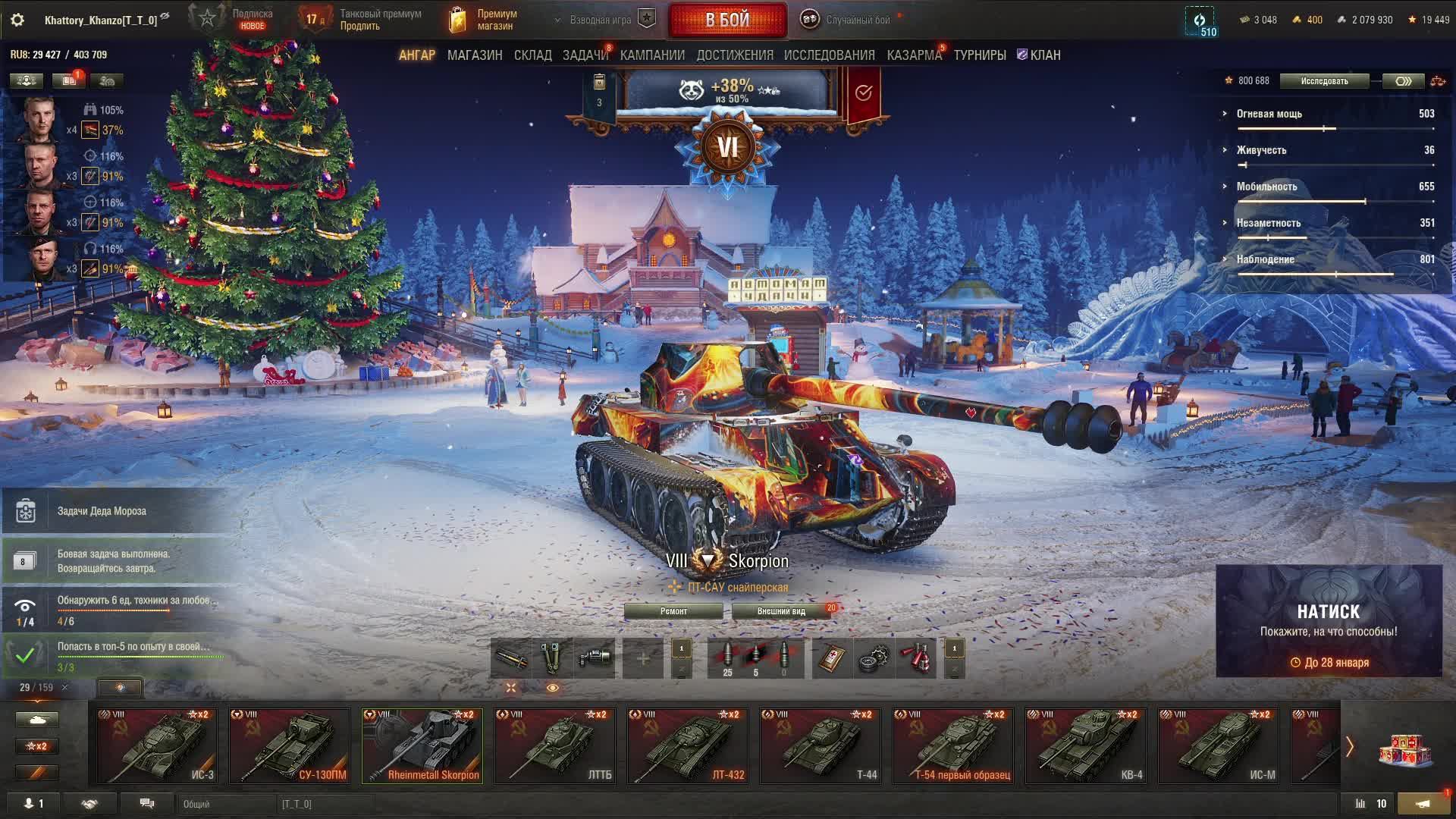This screenshot has height=819, width=1456.
Task: Show the КЛАН clan page
Action: [1040, 55]
